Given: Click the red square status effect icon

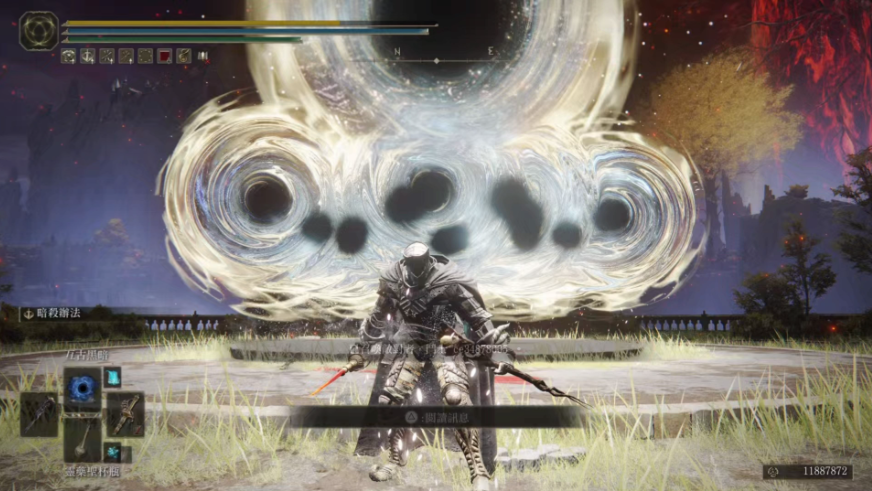Looking at the screenshot, I should 165,56.
